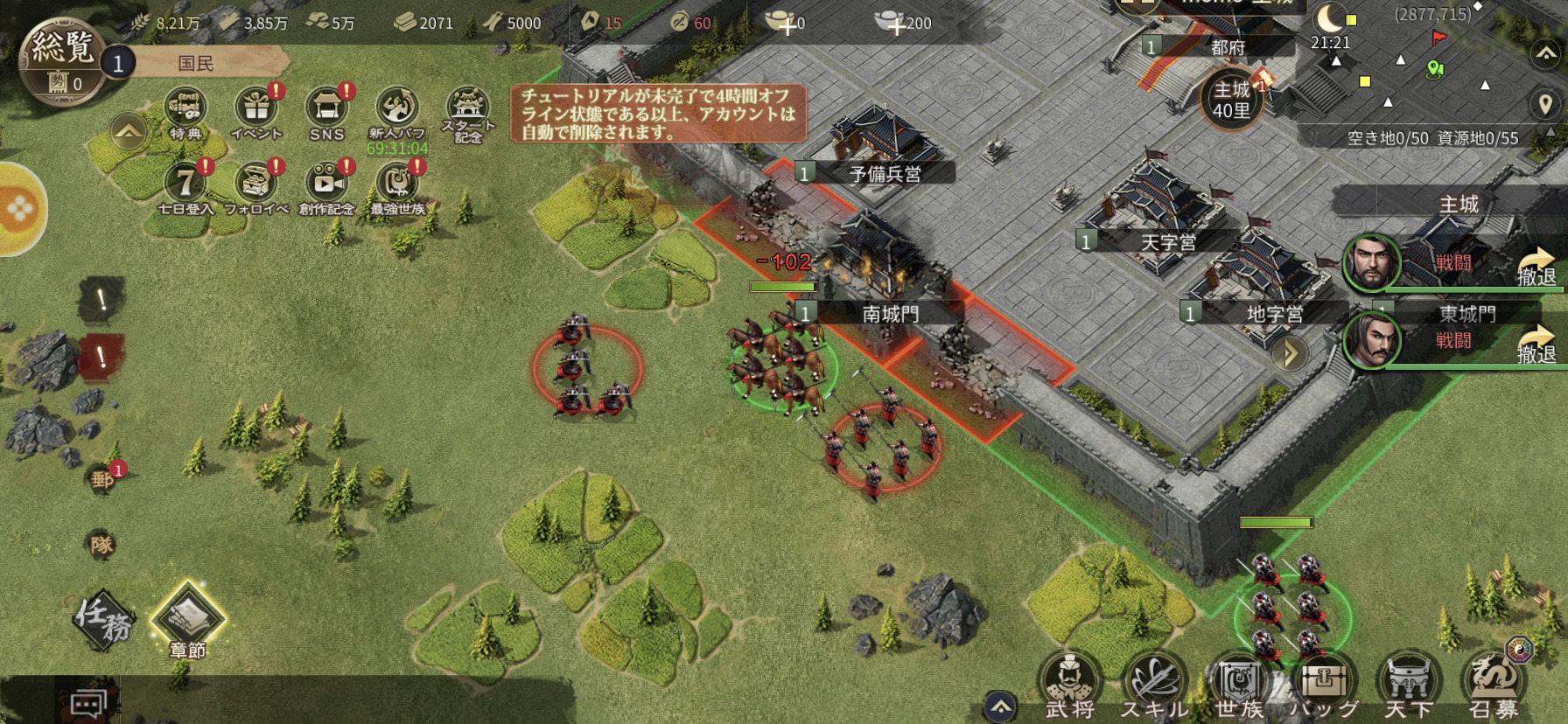Image resolution: width=1568 pixels, height=724 pixels.
Task: Collapse the top-left icon row arrow
Action: coord(129,133)
